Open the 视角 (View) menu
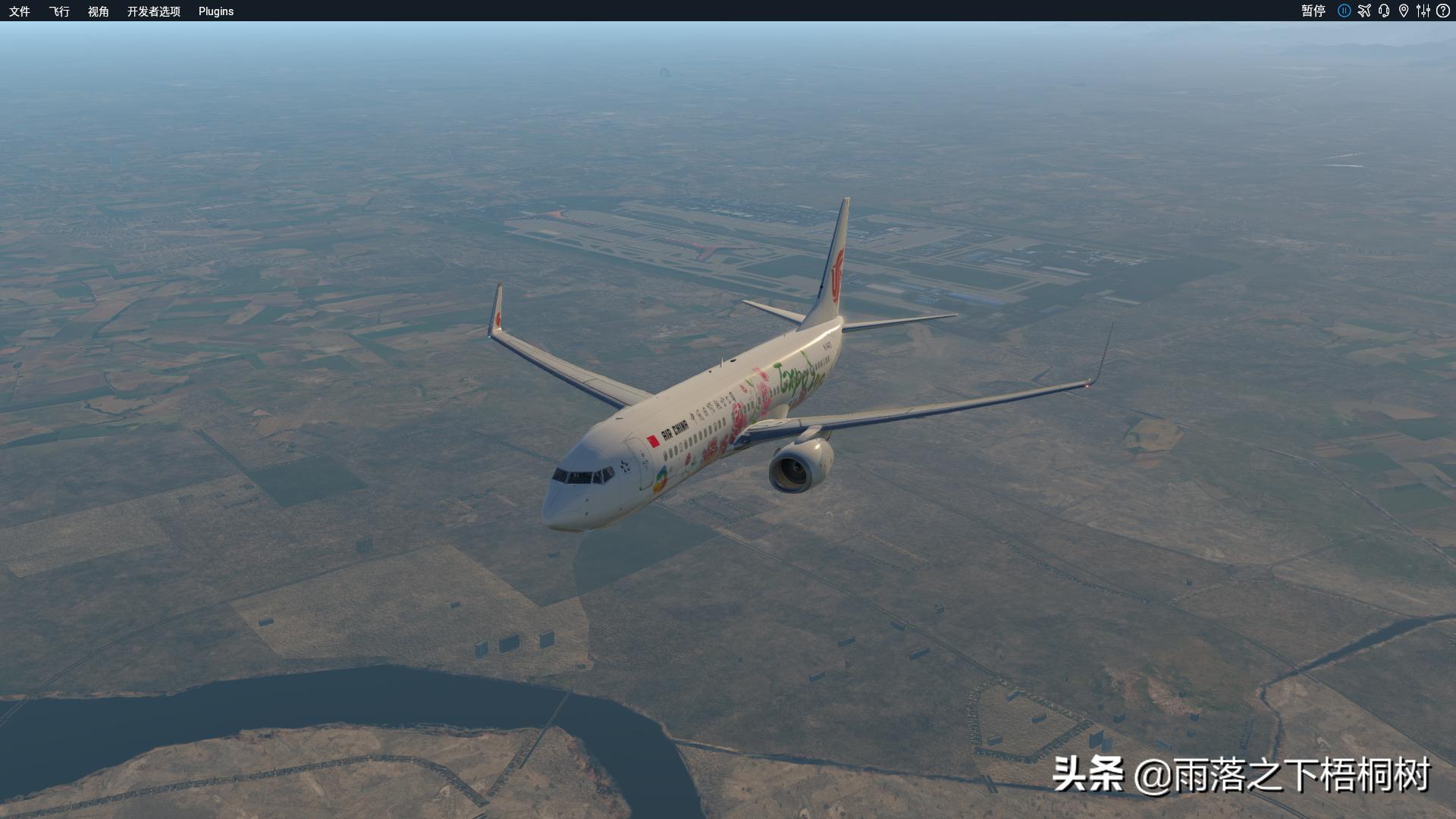 pyautogui.click(x=99, y=11)
